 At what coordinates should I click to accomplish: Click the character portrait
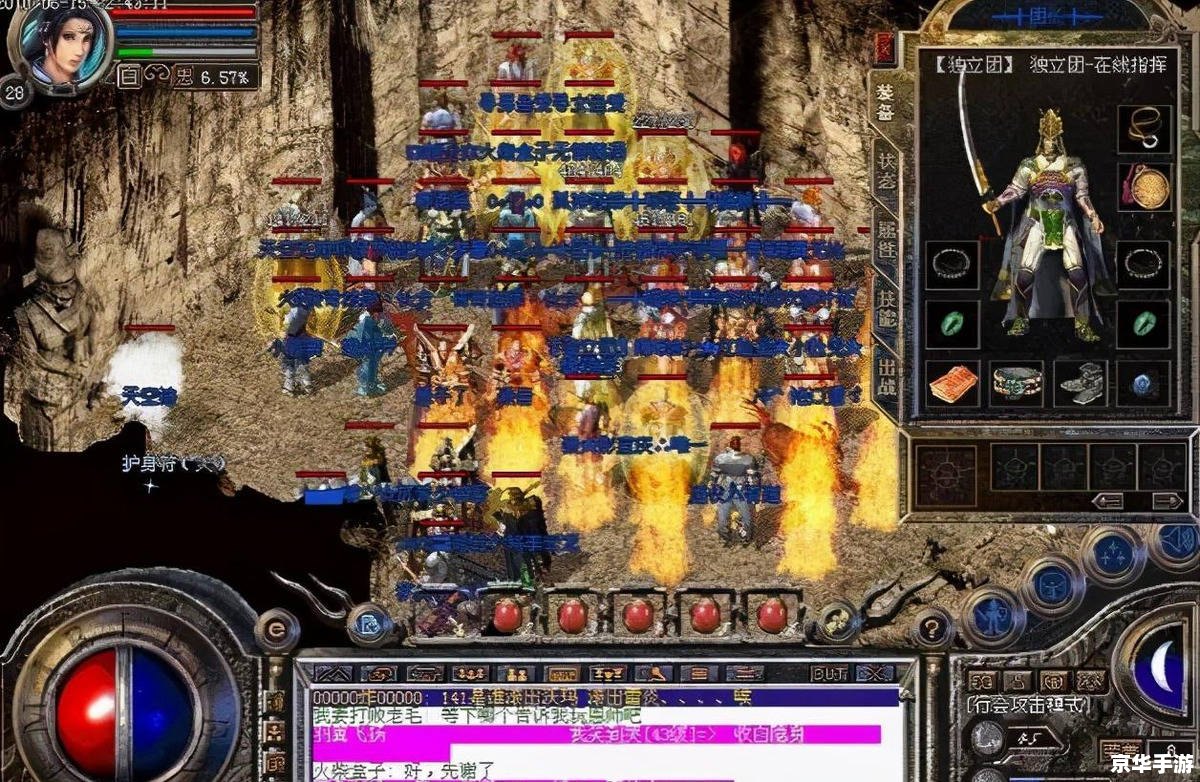58,45
